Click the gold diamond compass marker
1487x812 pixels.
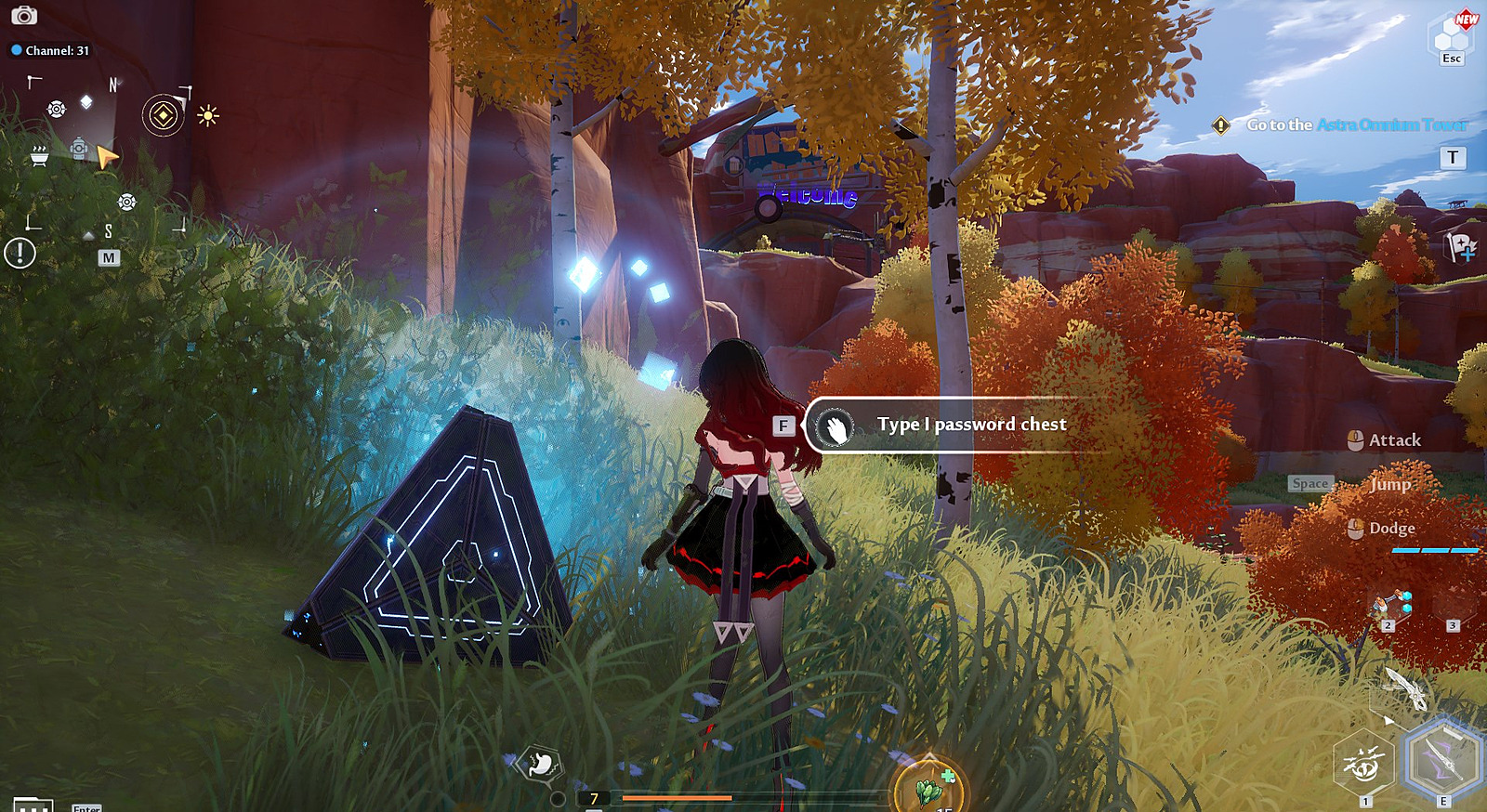click(164, 116)
